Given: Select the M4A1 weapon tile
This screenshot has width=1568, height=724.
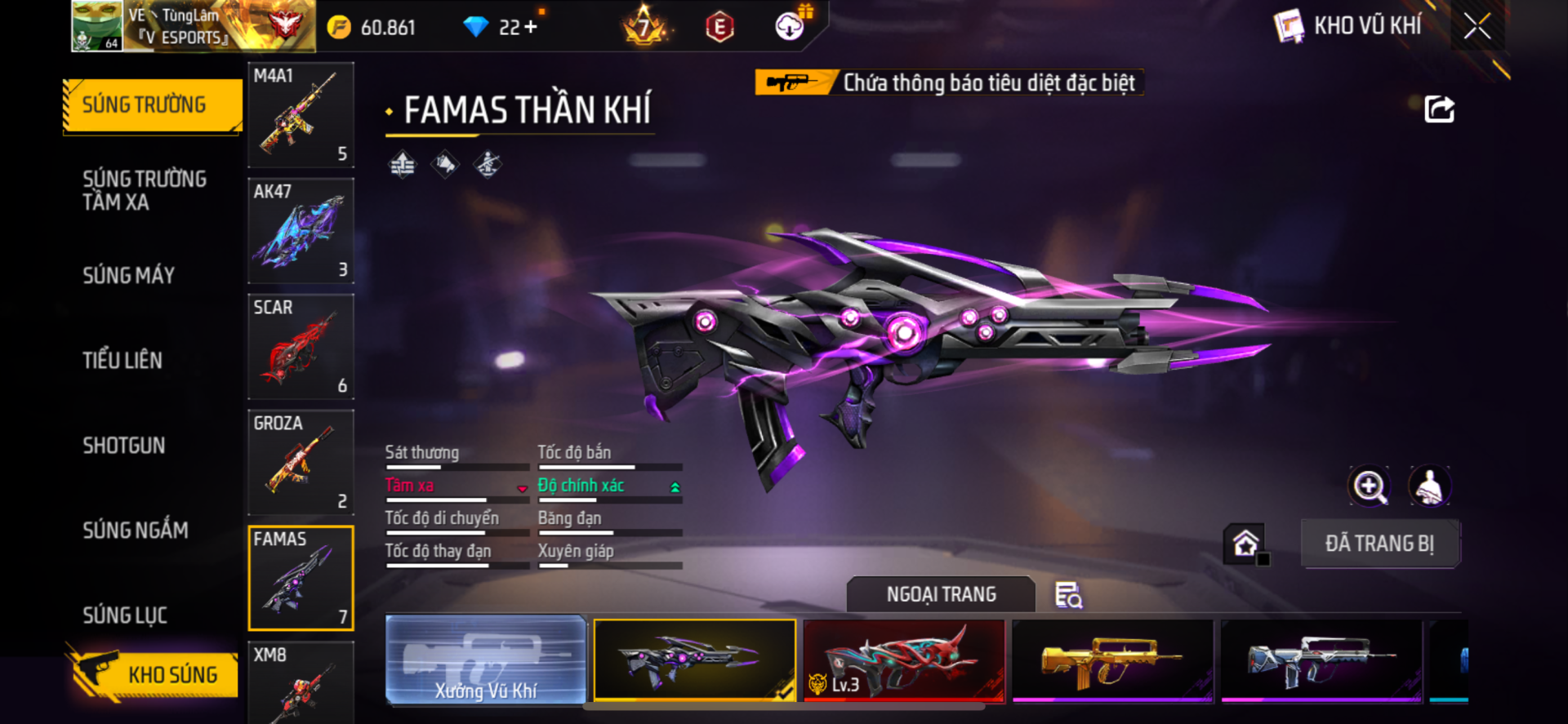Looking at the screenshot, I should (x=301, y=115).
